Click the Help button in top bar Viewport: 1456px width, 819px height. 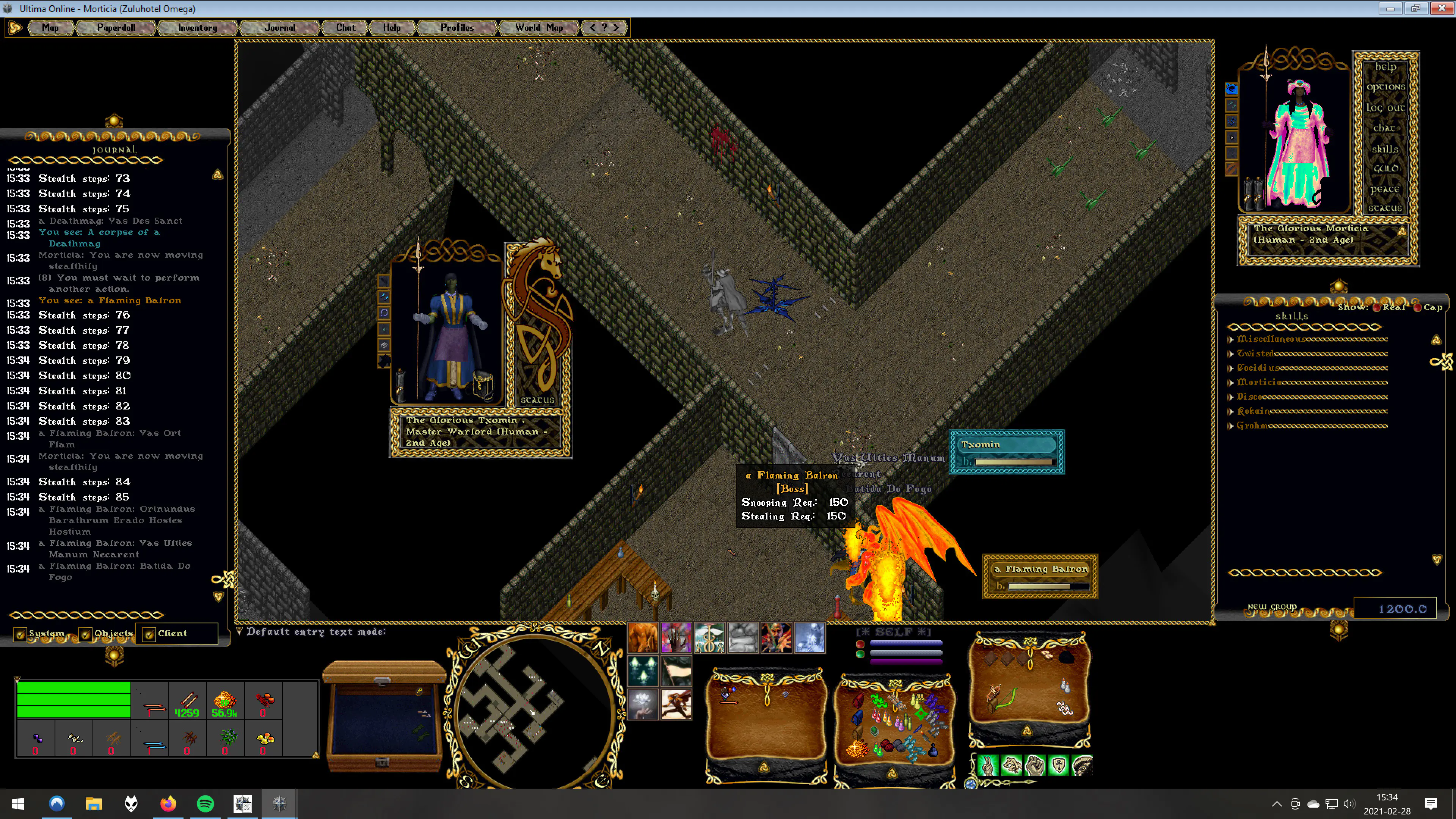tap(392, 28)
